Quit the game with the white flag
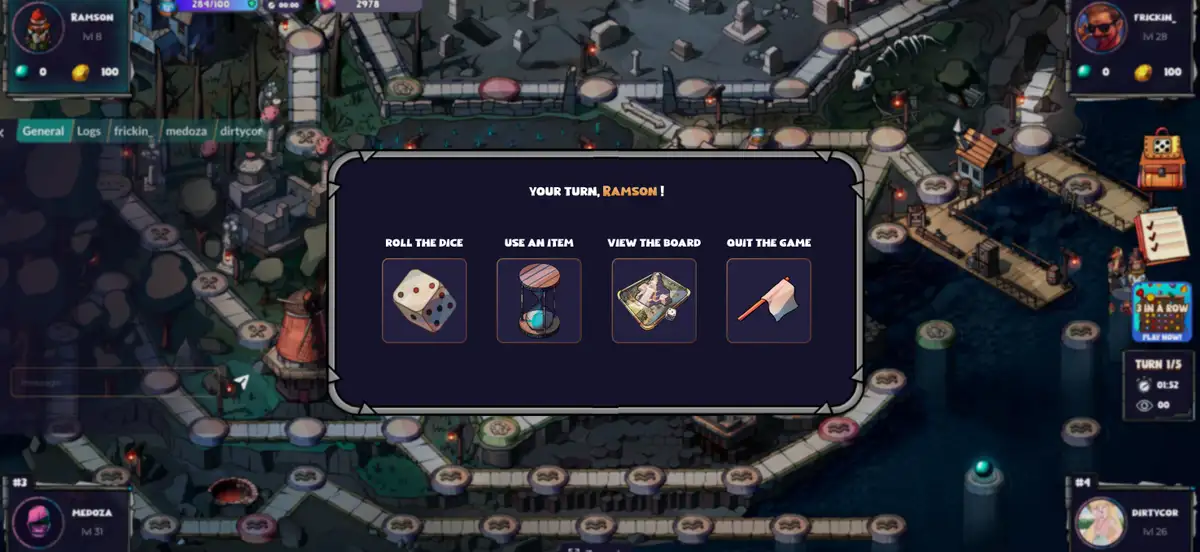The height and width of the screenshot is (552, 1200). tap(768, 301)
